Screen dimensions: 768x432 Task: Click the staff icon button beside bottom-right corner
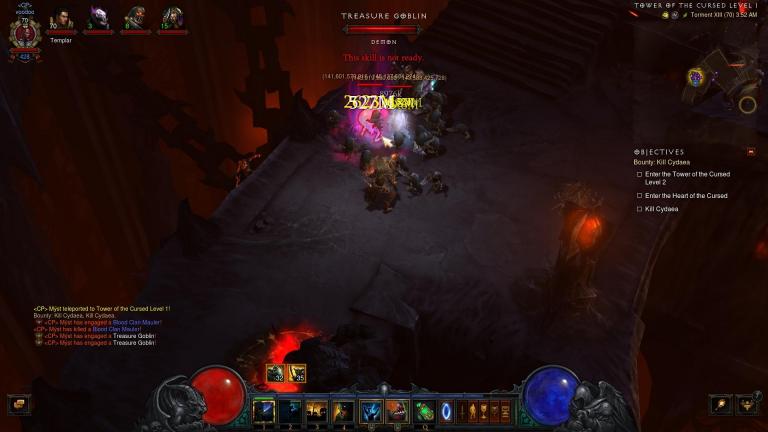719,404
